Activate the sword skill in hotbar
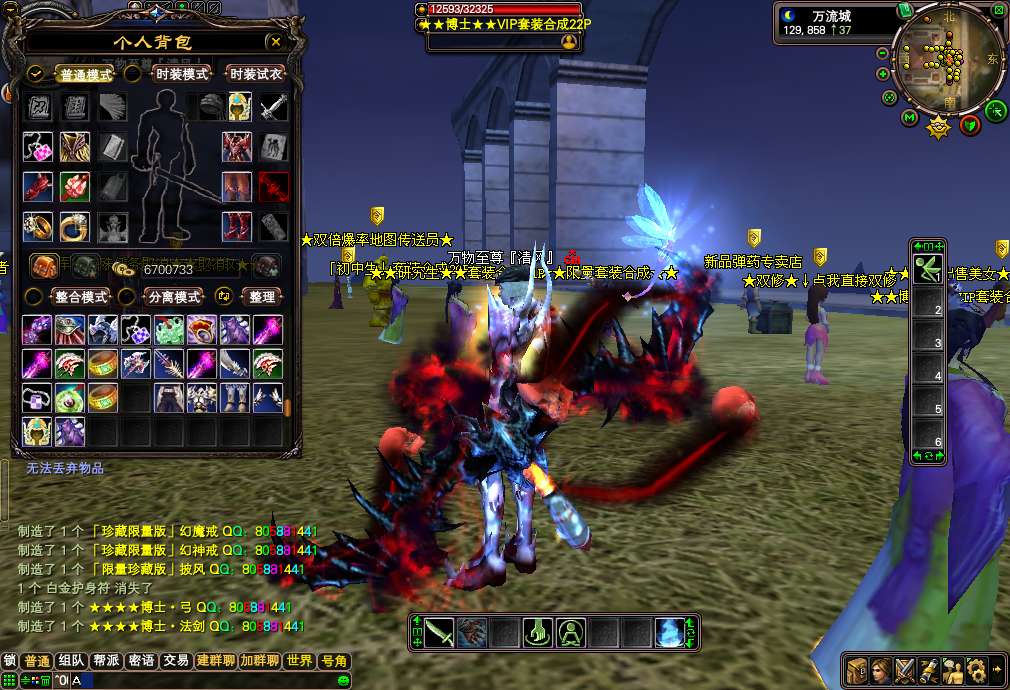This screenshot has height=690, width=1010. (x=439, y=633)
